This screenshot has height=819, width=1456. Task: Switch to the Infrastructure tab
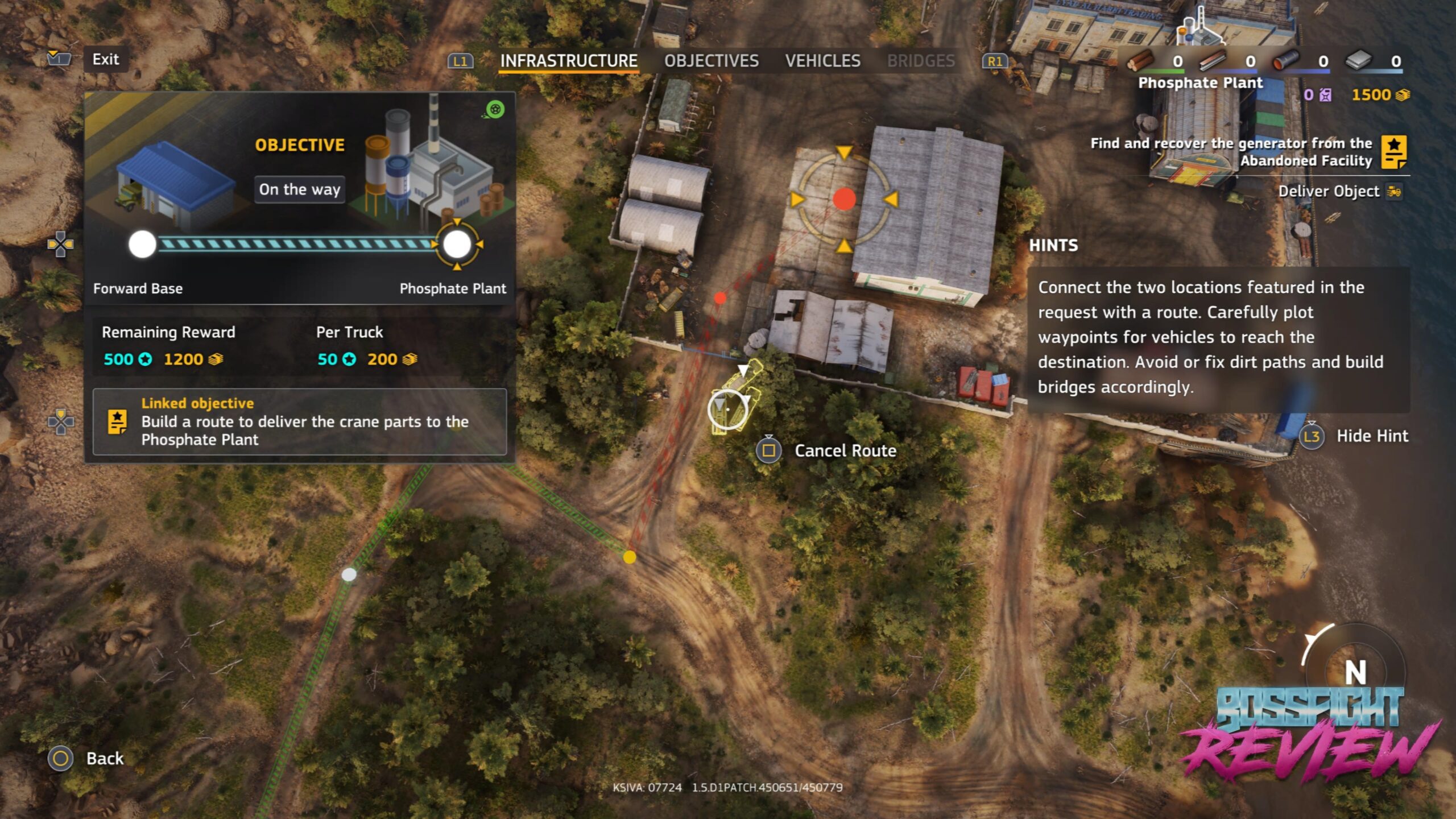click(568, 61)
